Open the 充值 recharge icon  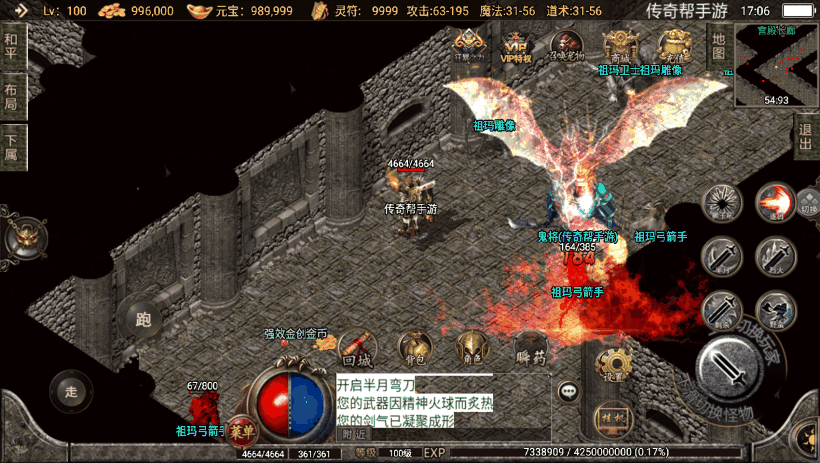(673, 45)
